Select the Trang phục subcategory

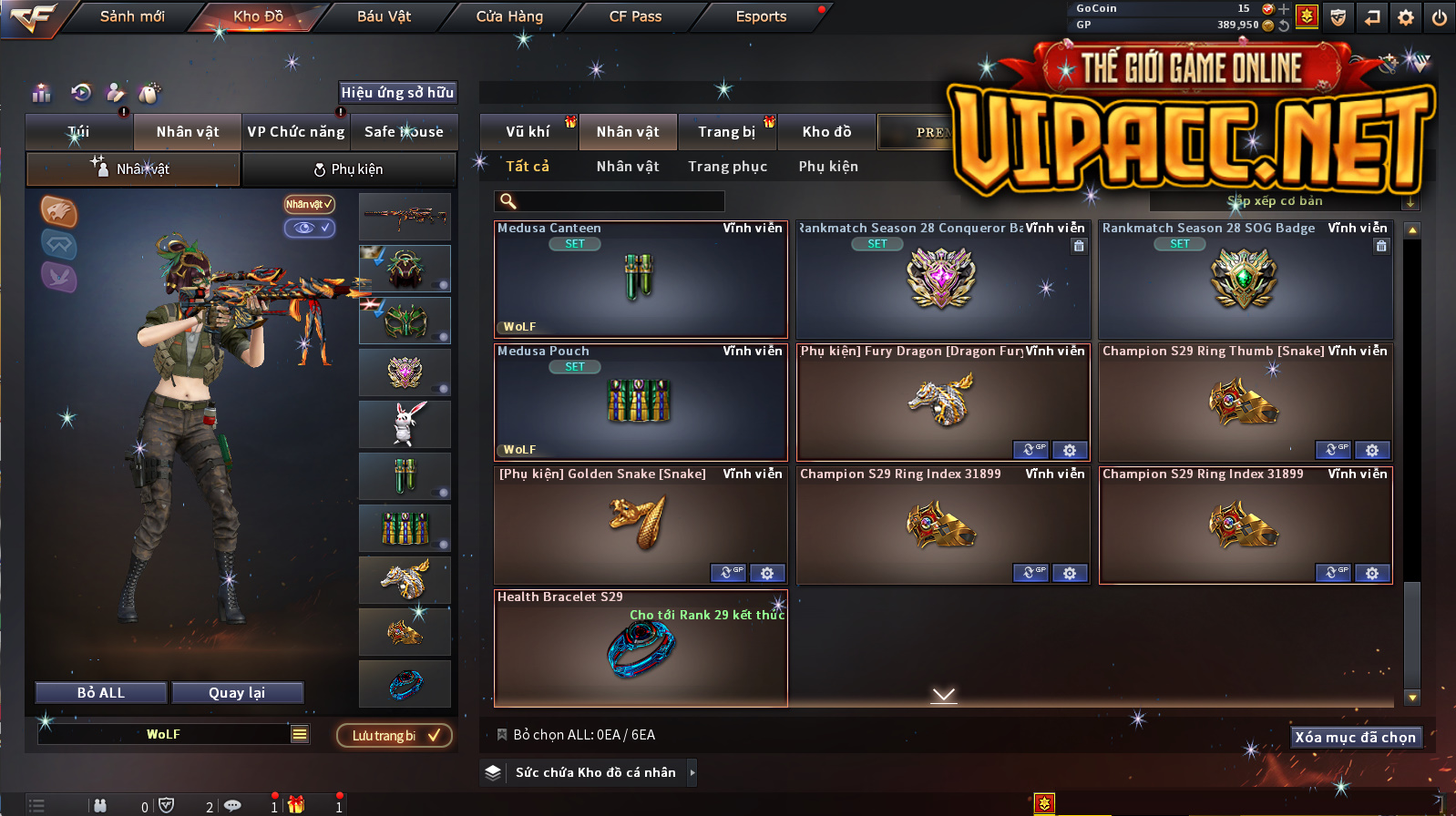pyautogui.click(x=727, y=167)
